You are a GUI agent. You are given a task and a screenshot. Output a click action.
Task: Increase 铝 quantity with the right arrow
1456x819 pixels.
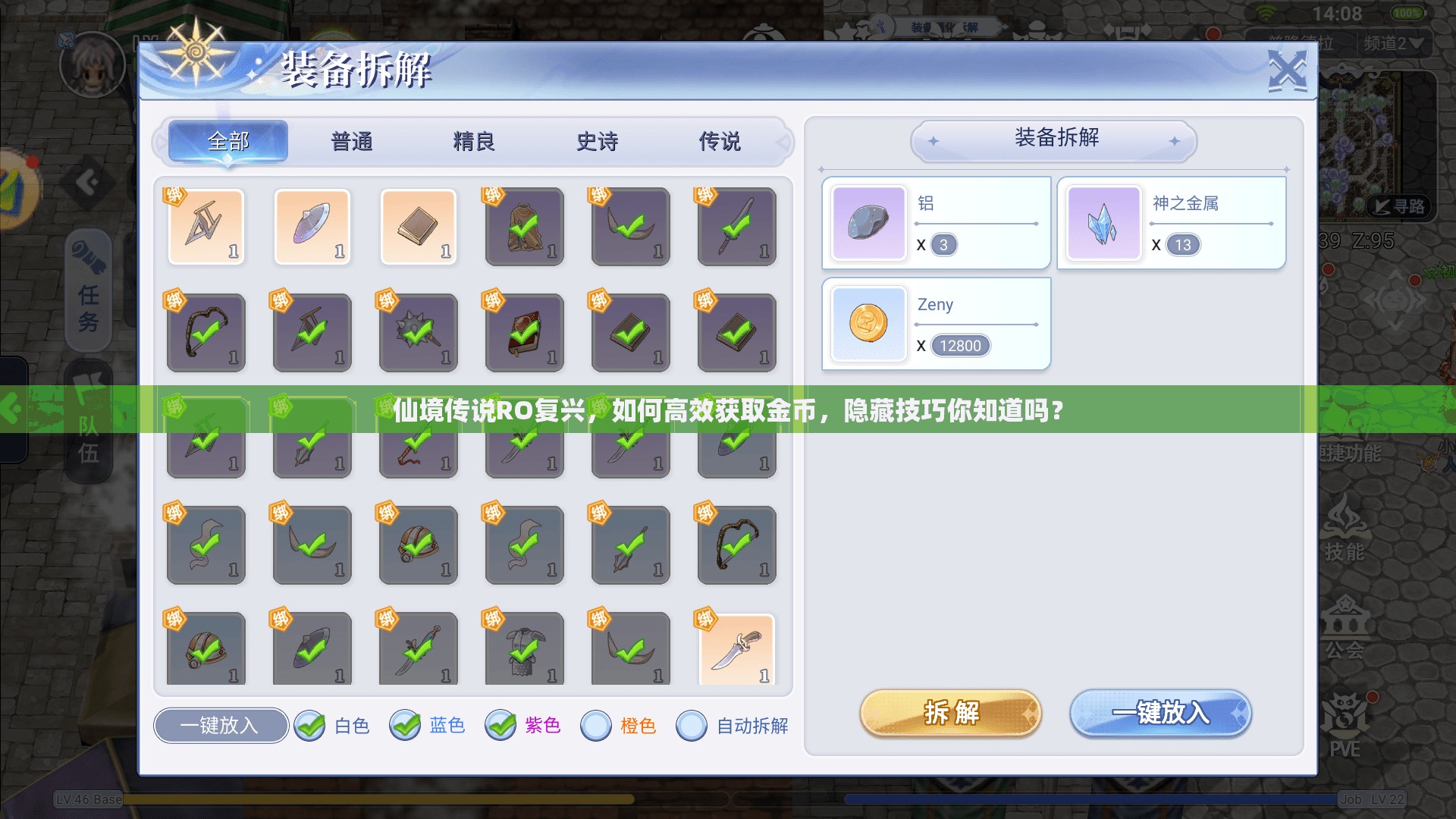(x=1037, y=224)
